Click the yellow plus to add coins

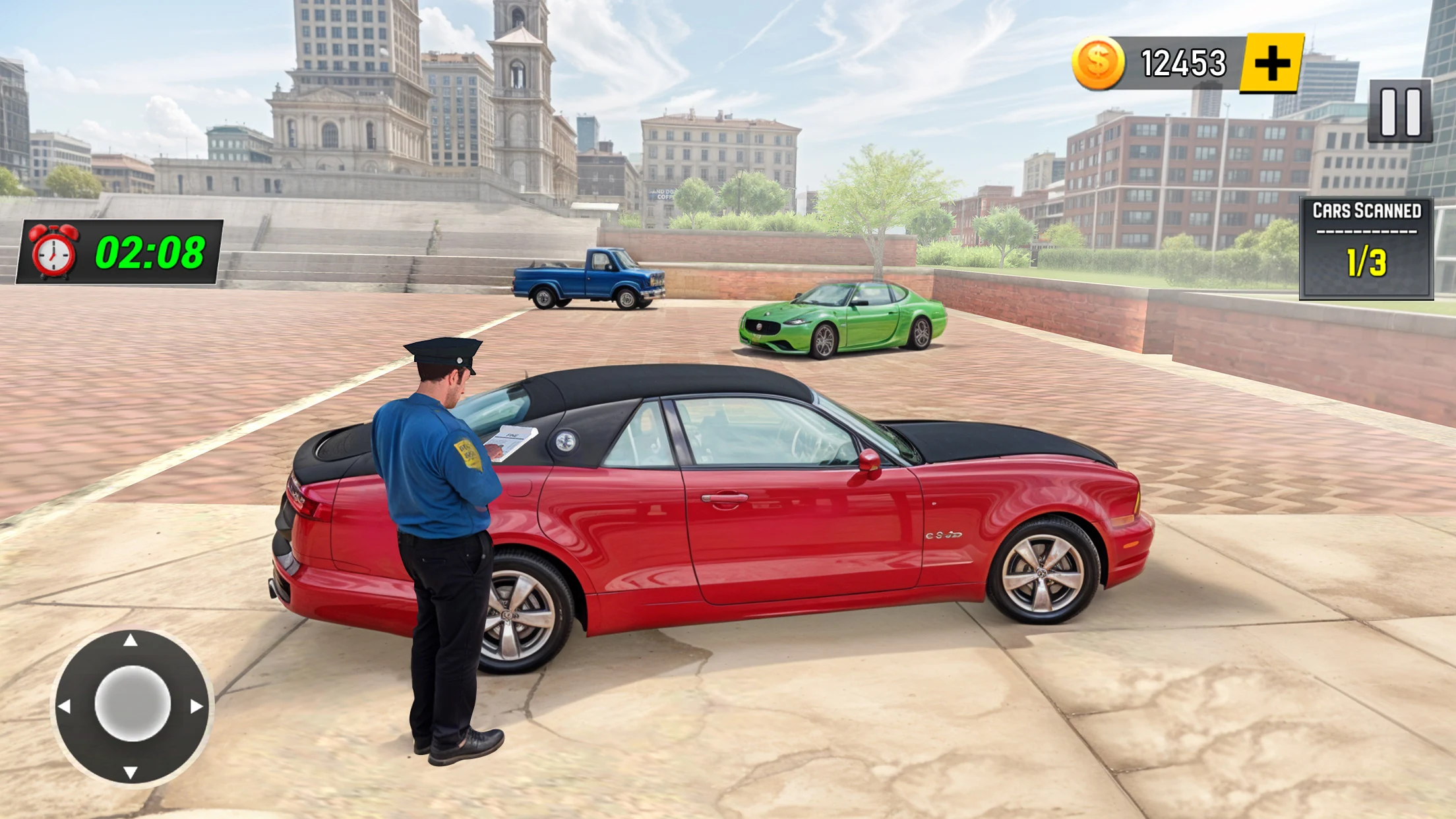(x=1271, y=63)
